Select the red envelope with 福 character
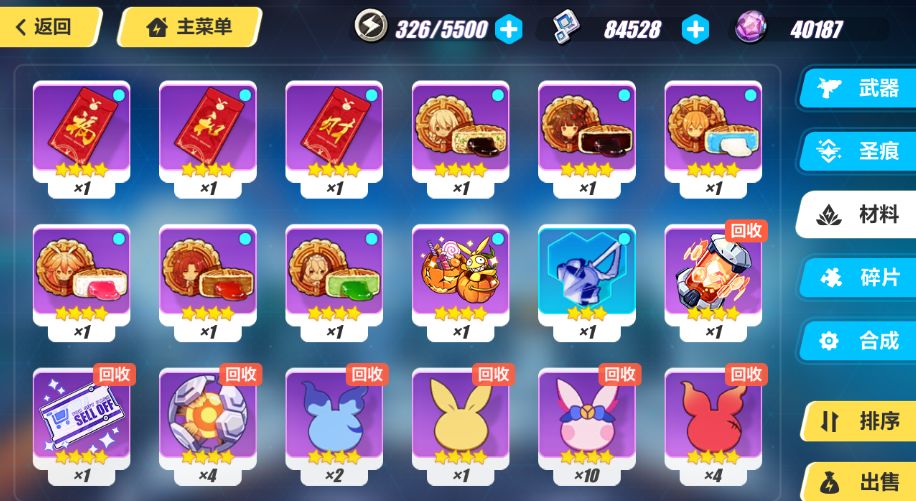916x501 pixels. pos(81,130)
